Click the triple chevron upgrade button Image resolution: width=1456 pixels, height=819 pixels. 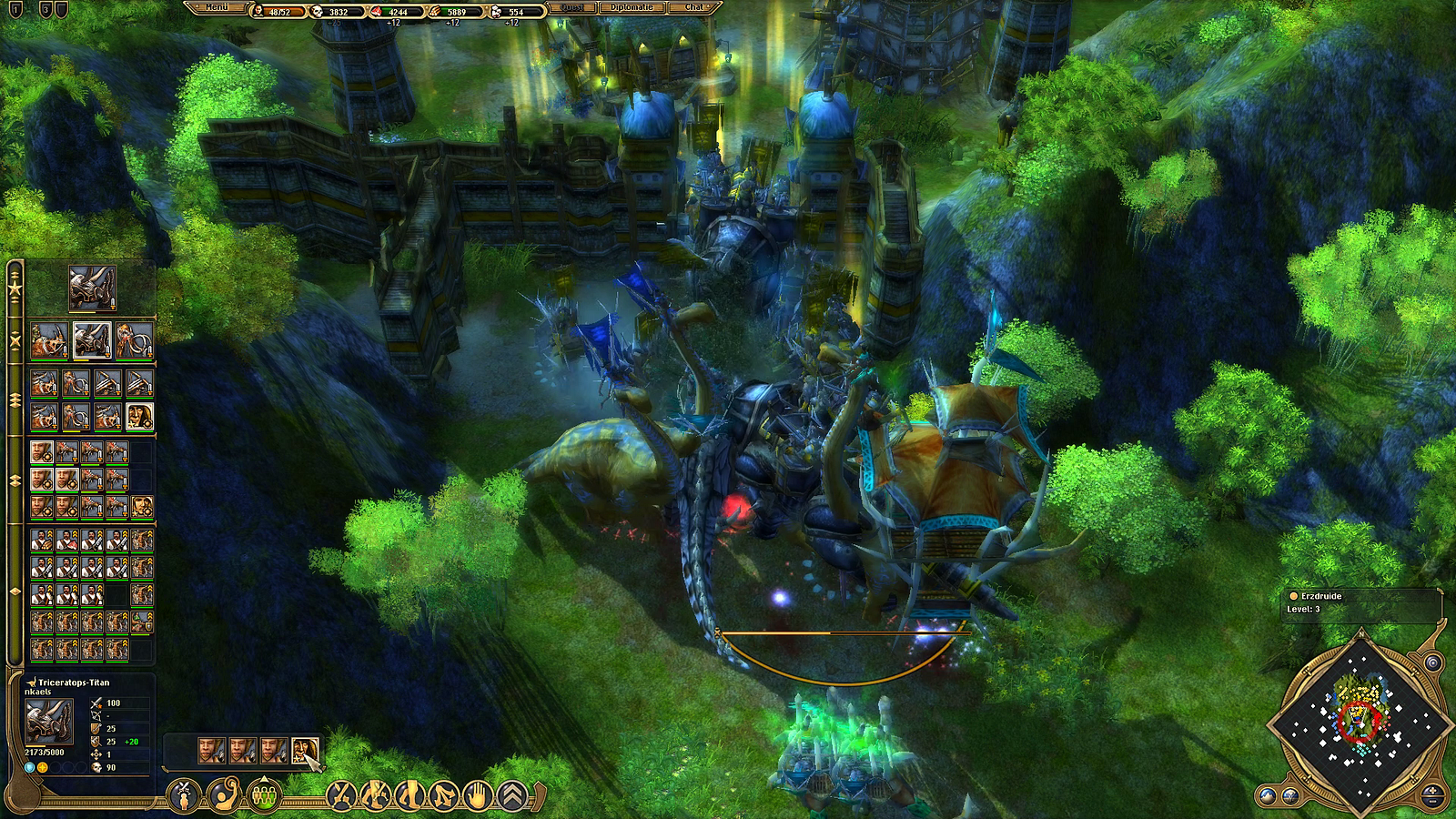point(513,796)
